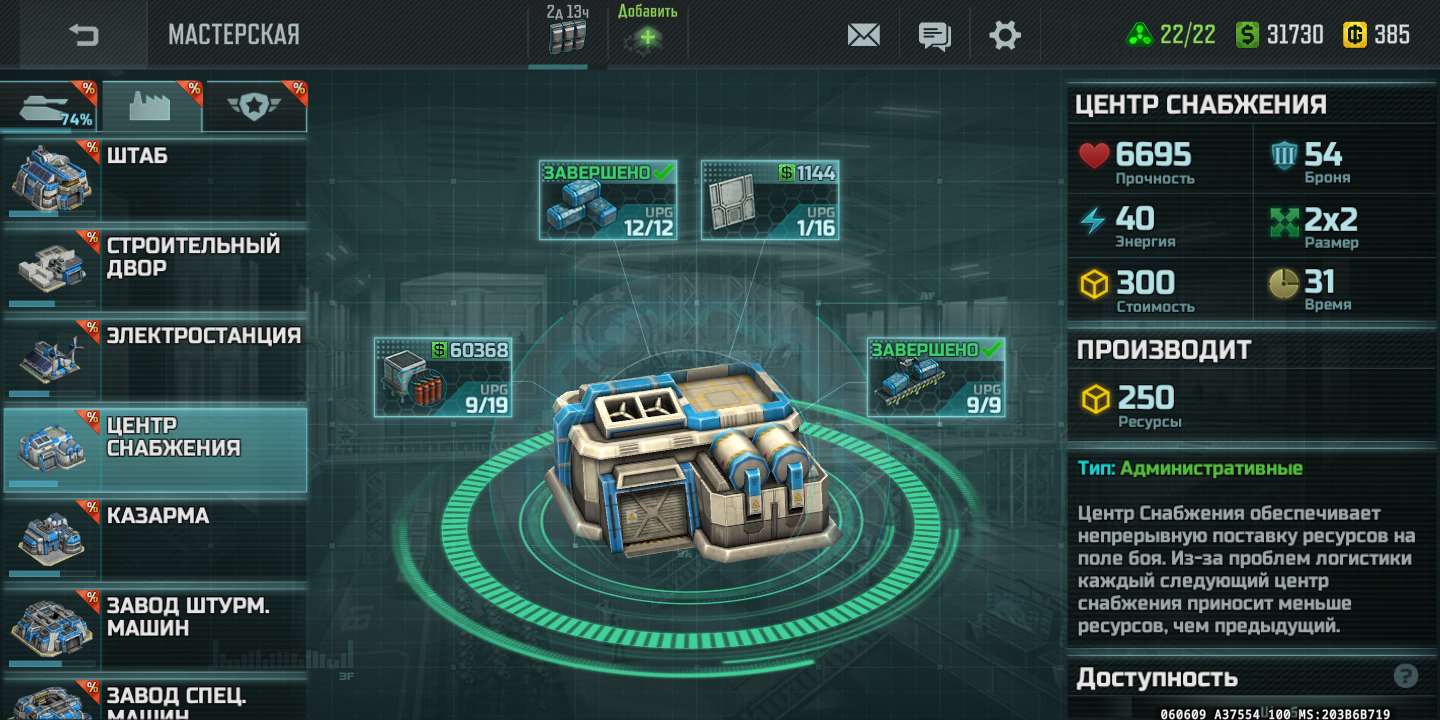Buy the 60368 generator upgrade
This screenshot has height=720, width=1440.
pyautogui.click(x=442, y=377)
